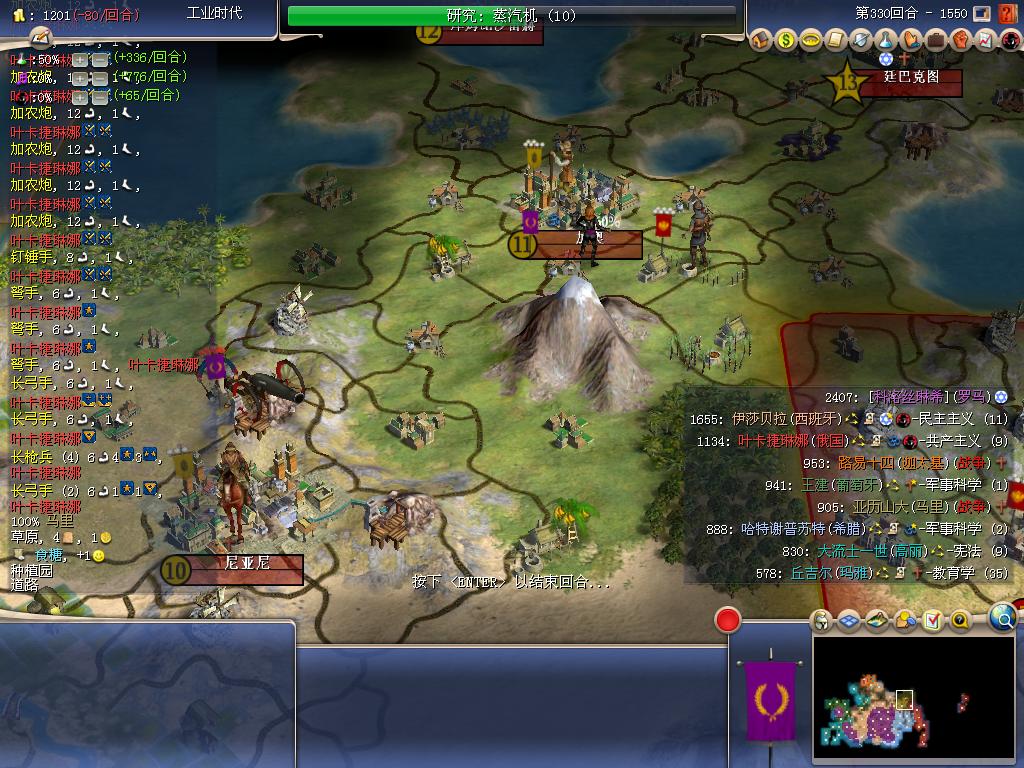
Task: Open the foreign advisor scroll icon
Action: coord(836,40)
